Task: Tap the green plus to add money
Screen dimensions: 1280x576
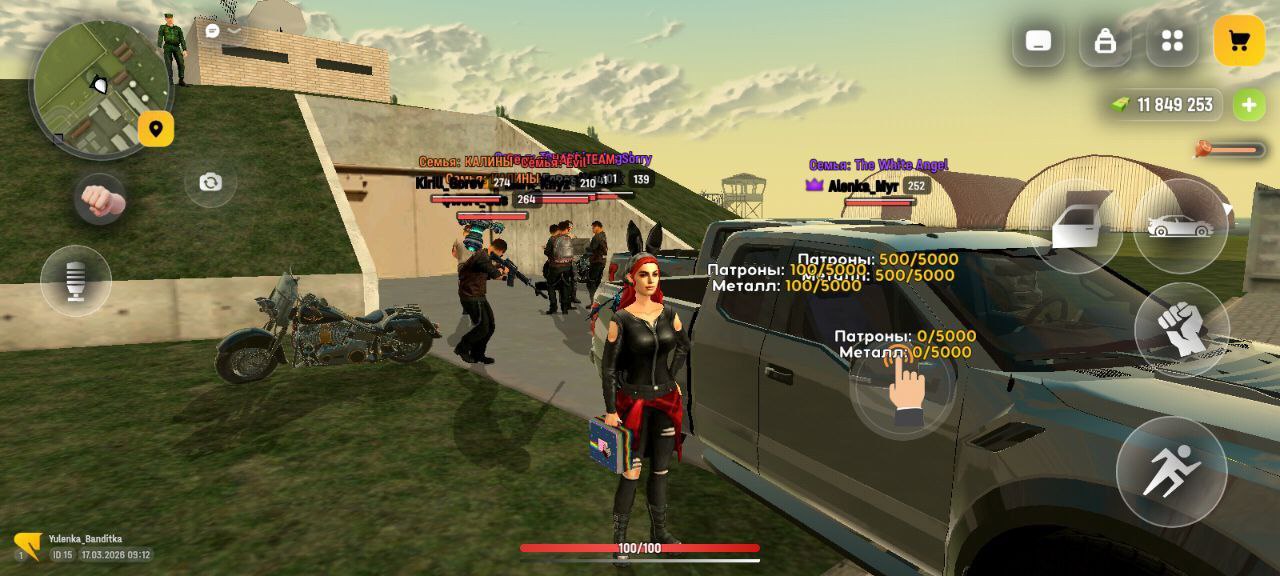Action: click(1247, 104)
